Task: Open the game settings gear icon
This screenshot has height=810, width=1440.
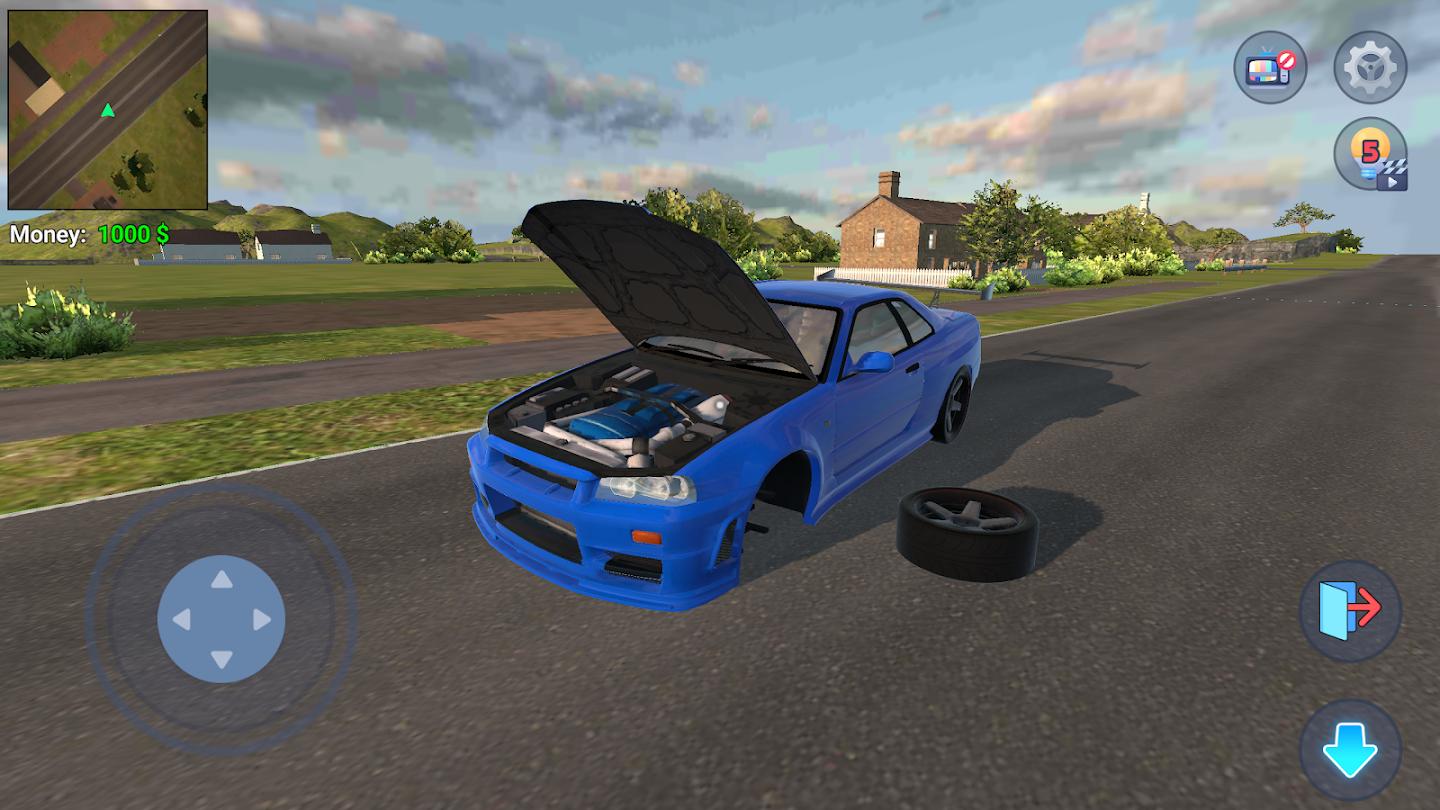Action: (1368, 67)
